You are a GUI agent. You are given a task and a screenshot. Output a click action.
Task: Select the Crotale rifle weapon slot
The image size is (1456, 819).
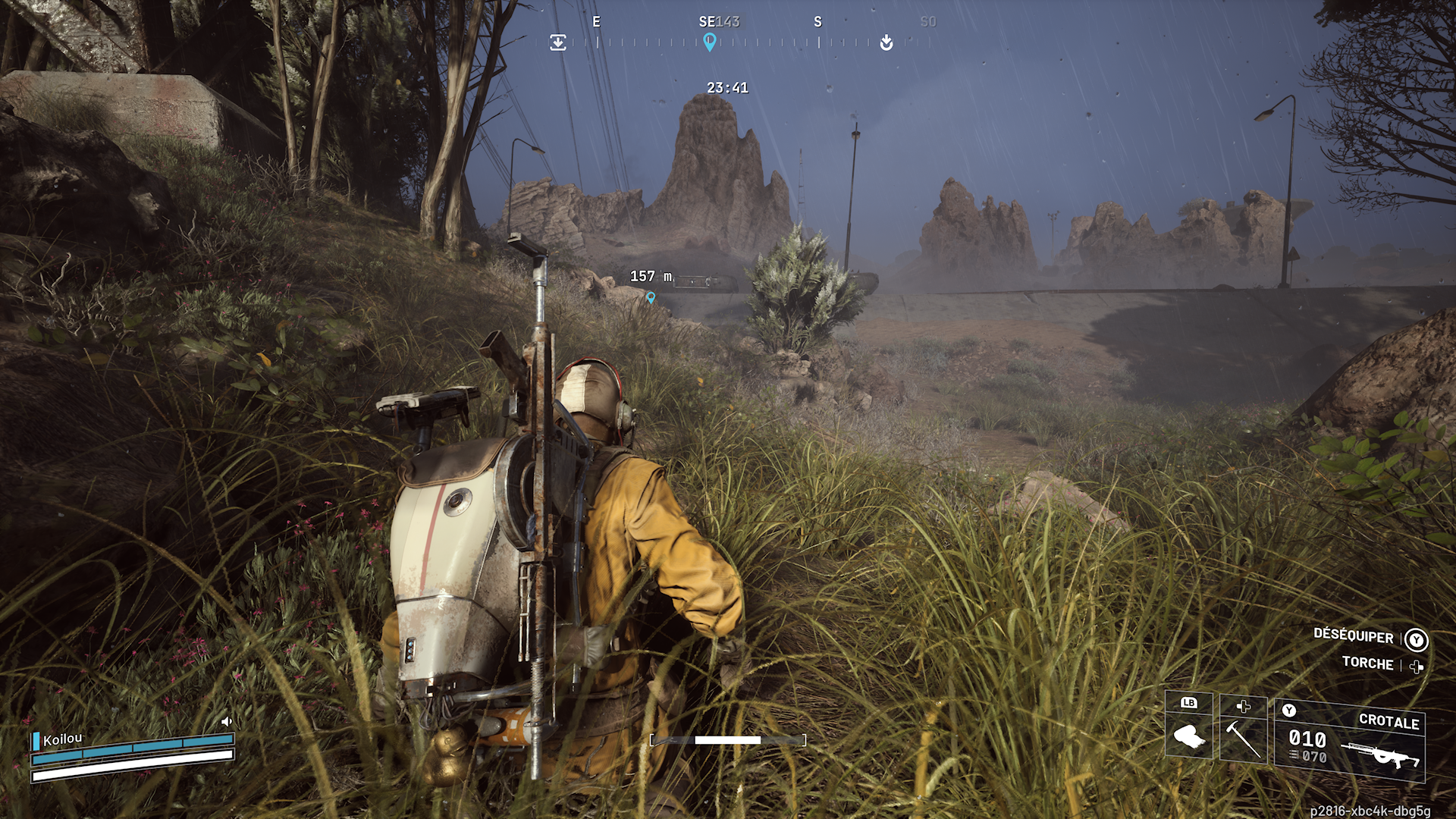pyautogui.click(x=1350, y=741)
